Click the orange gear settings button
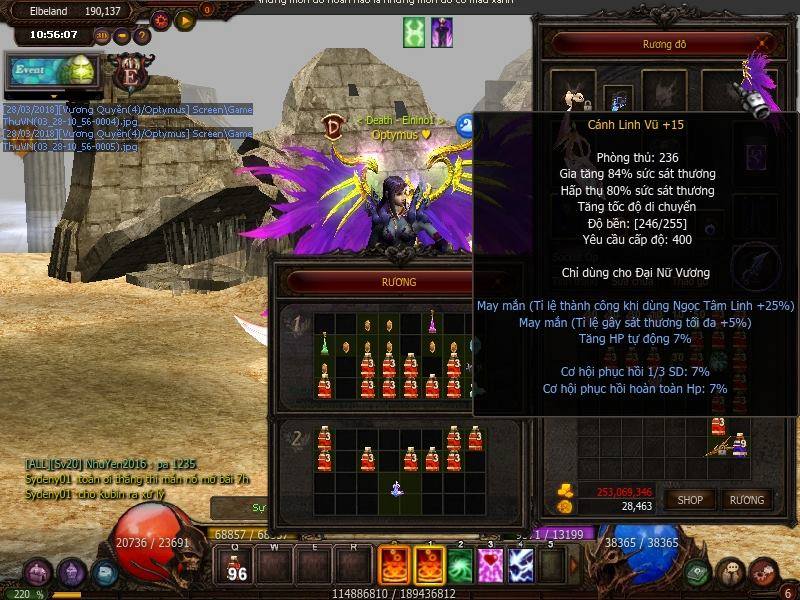The height and width of the screenshot is (600, 800). [161, 19]
